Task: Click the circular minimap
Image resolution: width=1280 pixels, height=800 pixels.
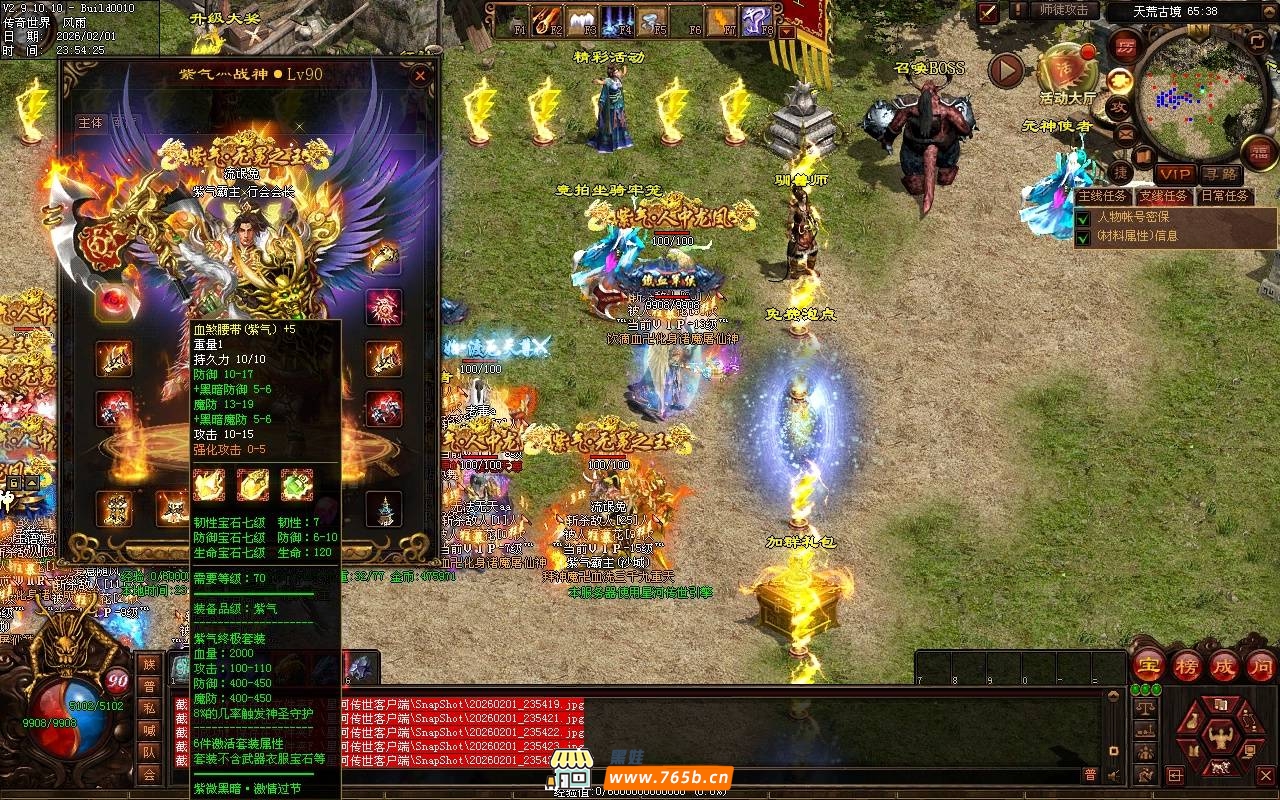Action: (x=1188, y=87)
